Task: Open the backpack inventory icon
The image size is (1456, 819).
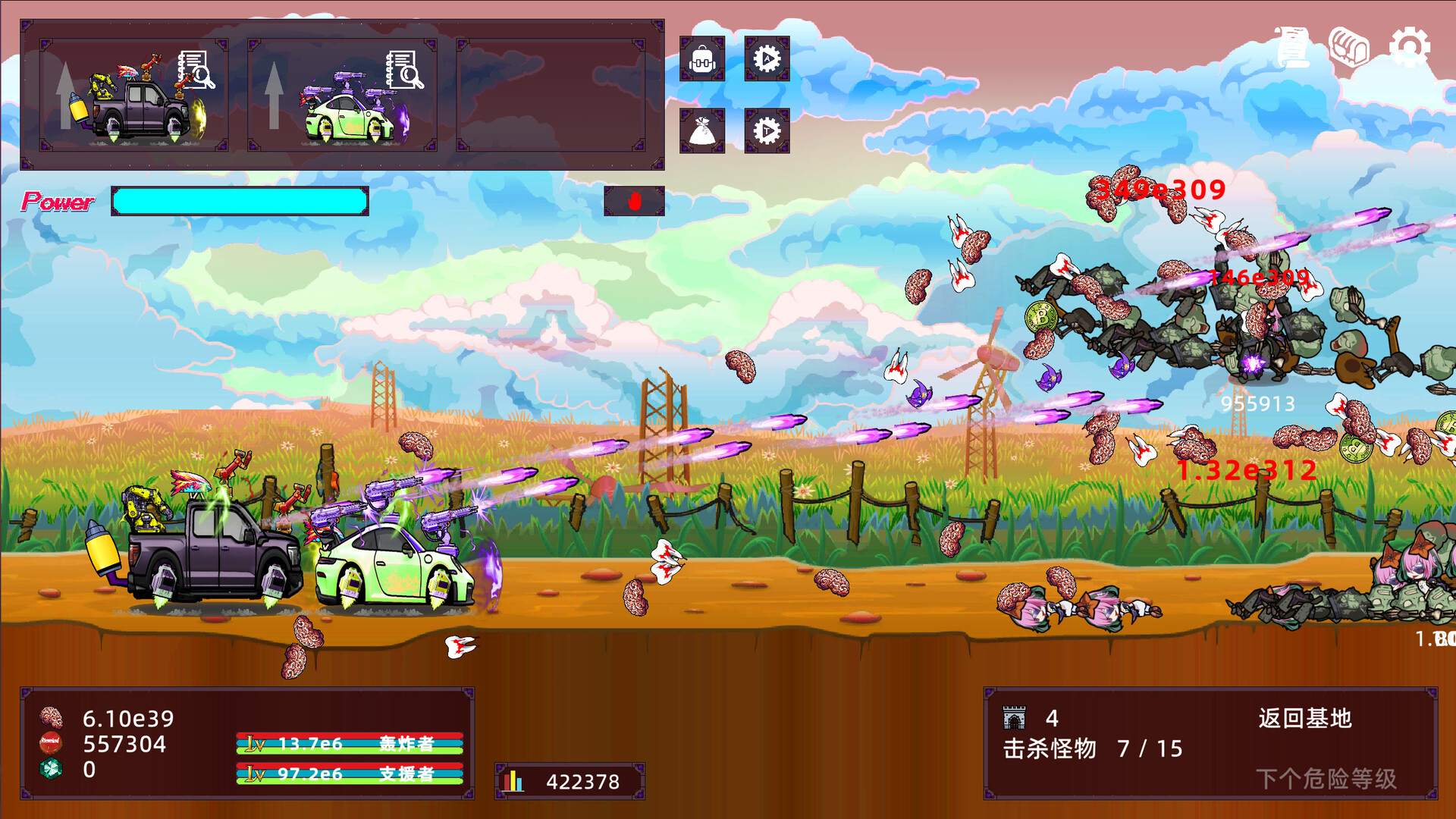Action: tap(703, 59)
